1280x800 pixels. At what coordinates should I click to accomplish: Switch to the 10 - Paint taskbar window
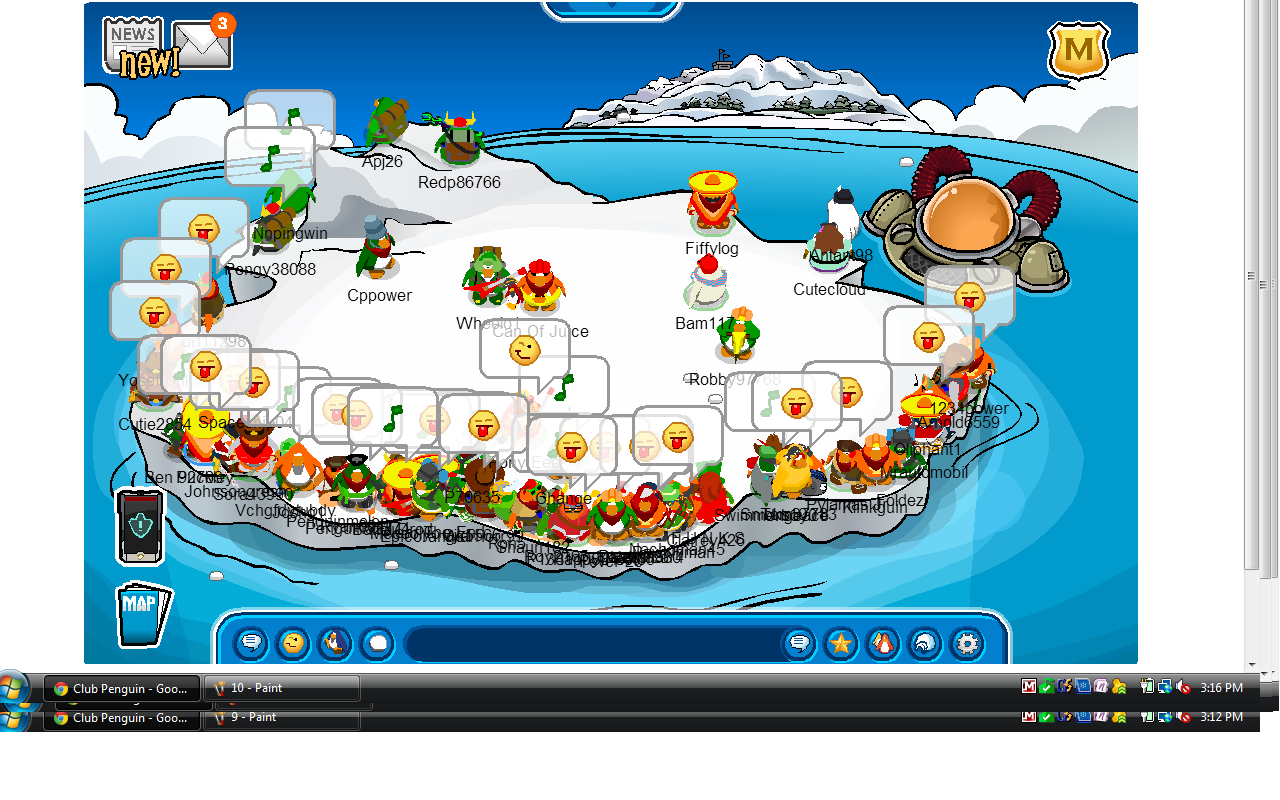(281, 688)
